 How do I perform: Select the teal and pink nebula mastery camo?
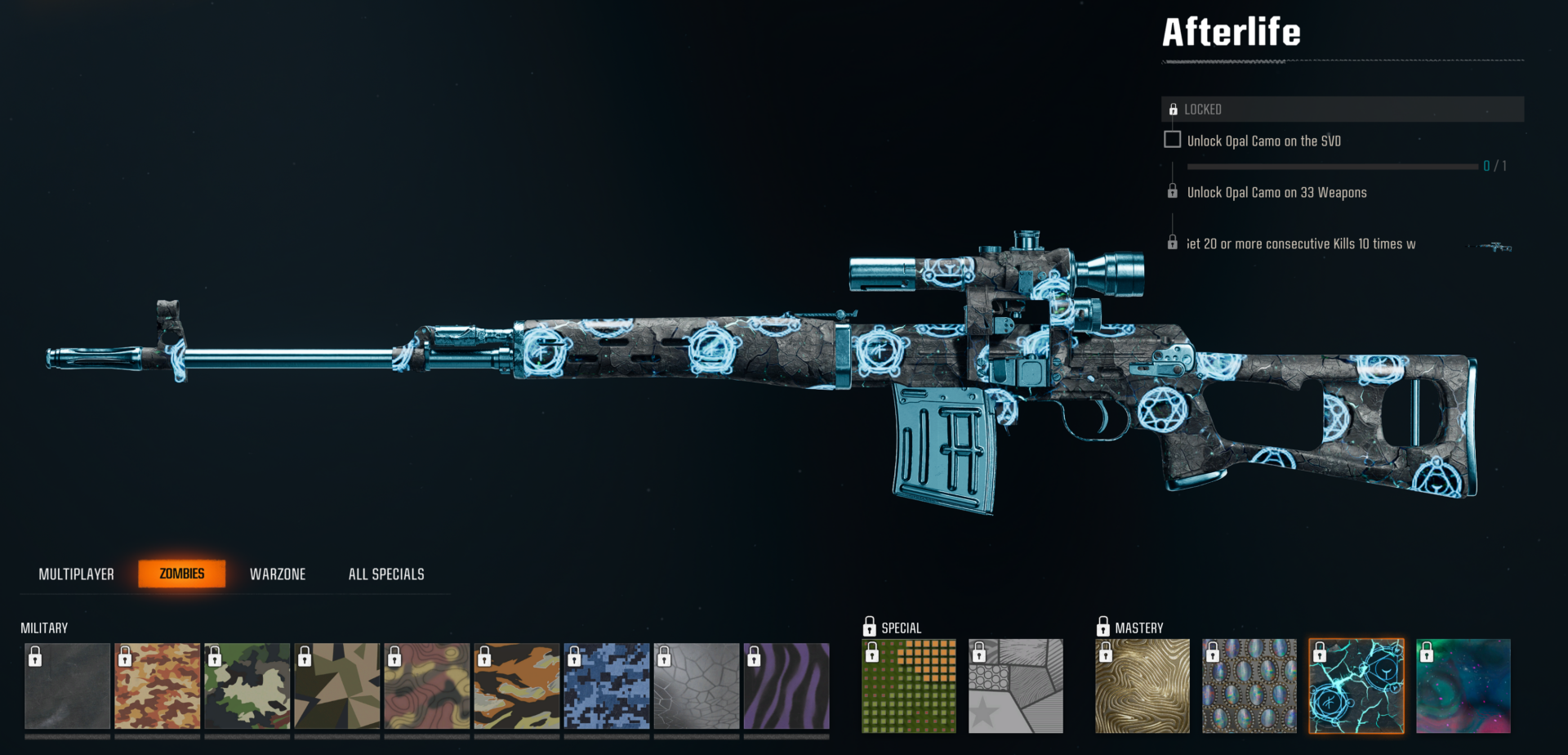(1463, 686)
